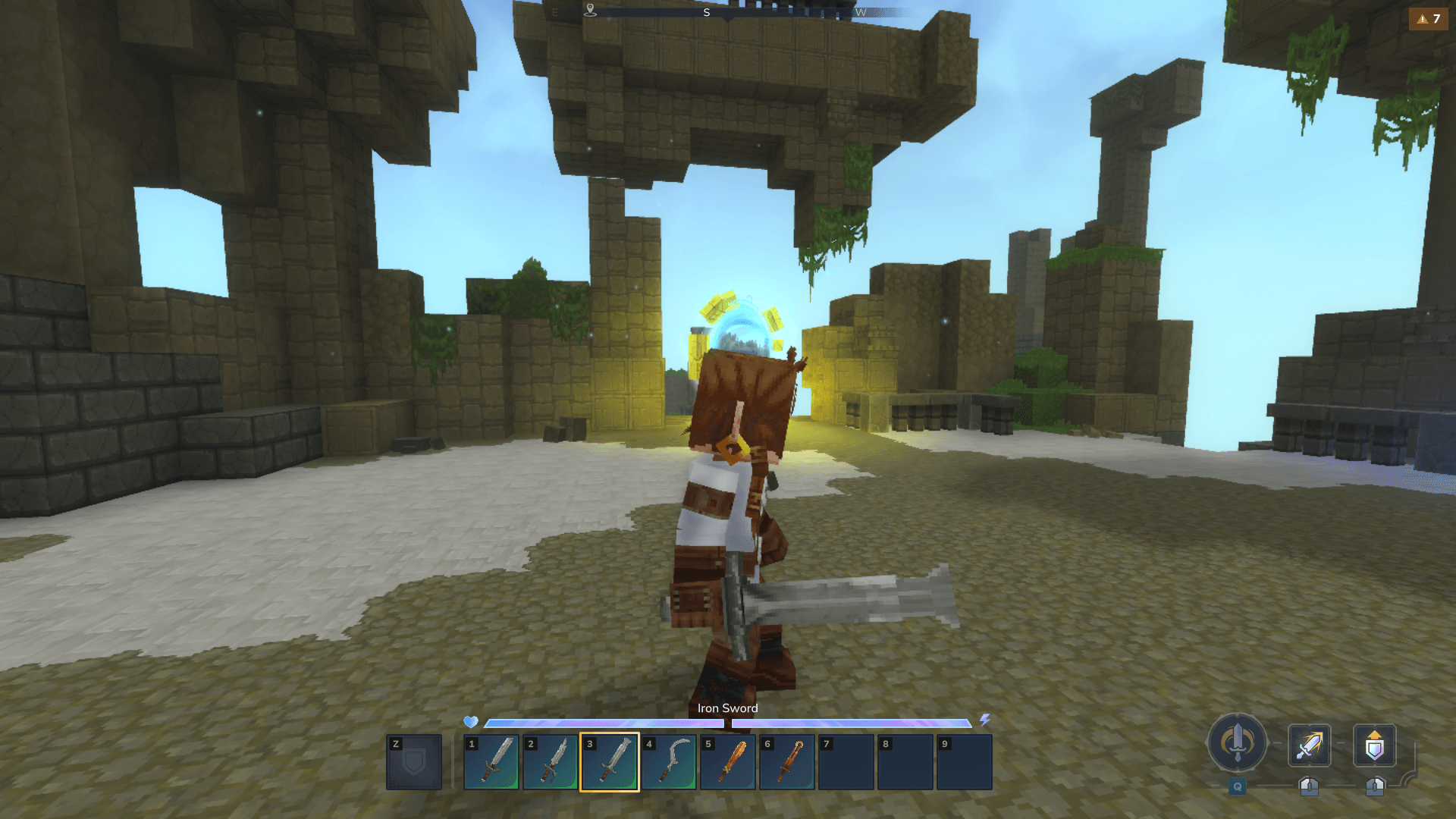Select empty hotbar slot 7
This screenshot has height=819, width=1456.
tap(846, 762)
